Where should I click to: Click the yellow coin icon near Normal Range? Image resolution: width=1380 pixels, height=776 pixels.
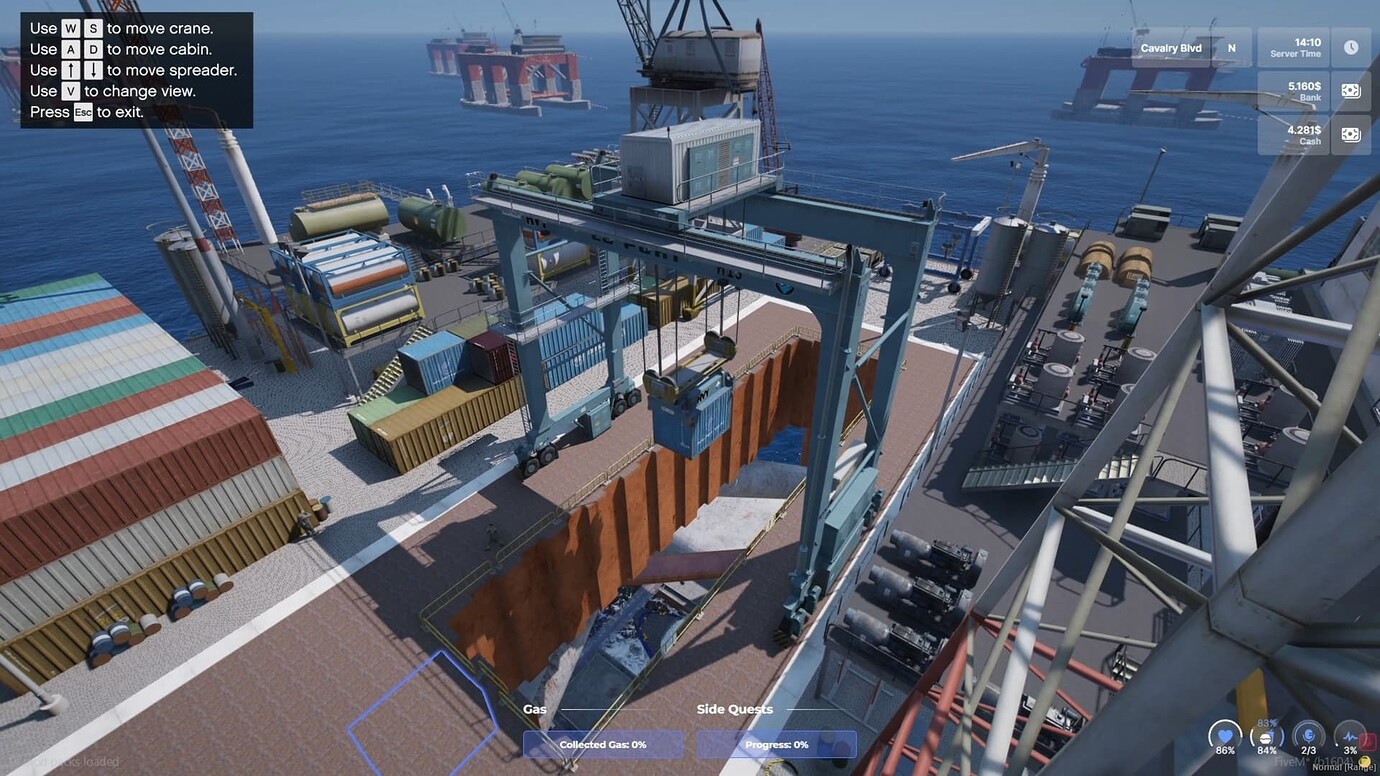point(1363,760)
